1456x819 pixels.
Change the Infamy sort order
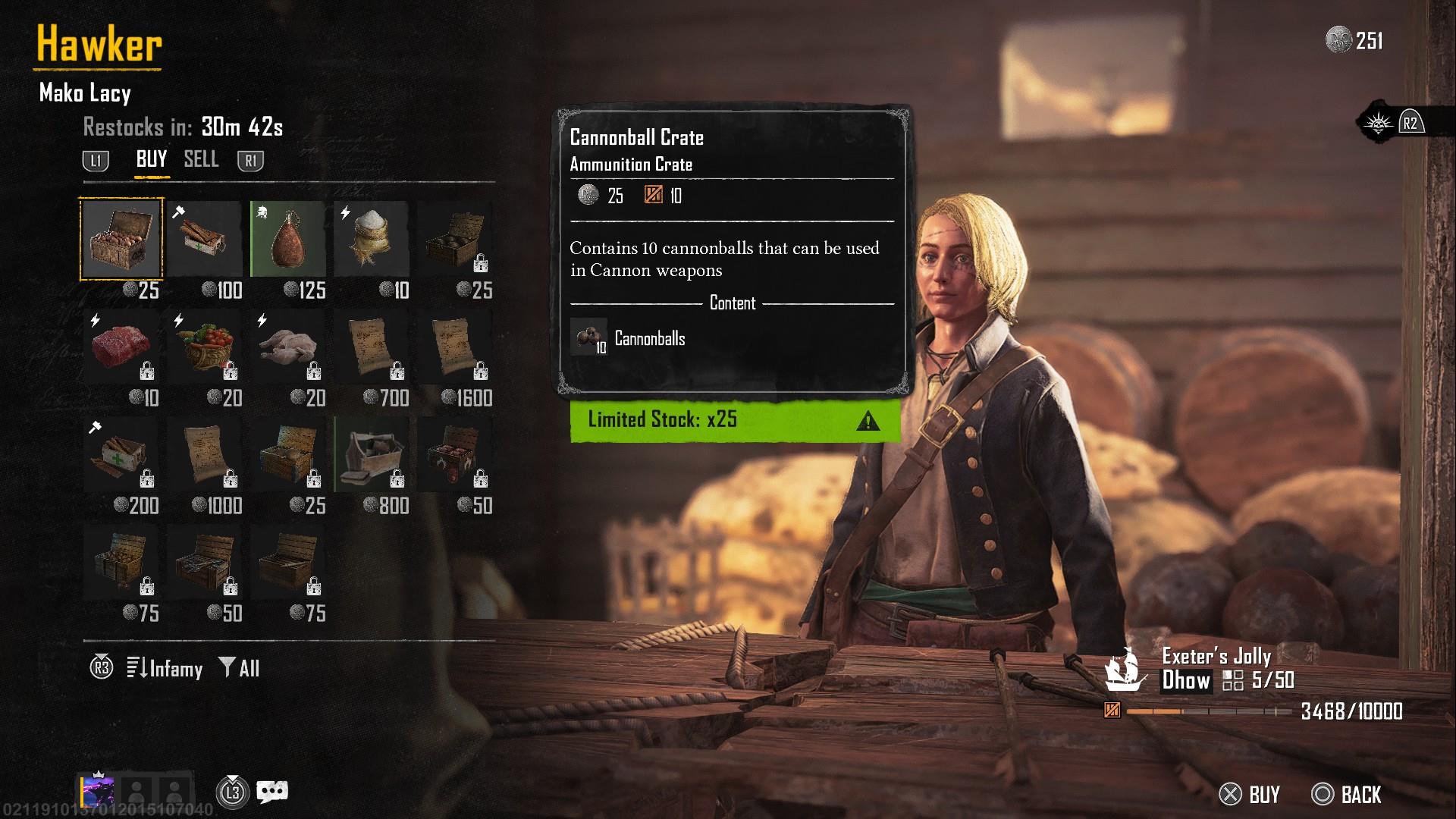(x=165, y=668)
